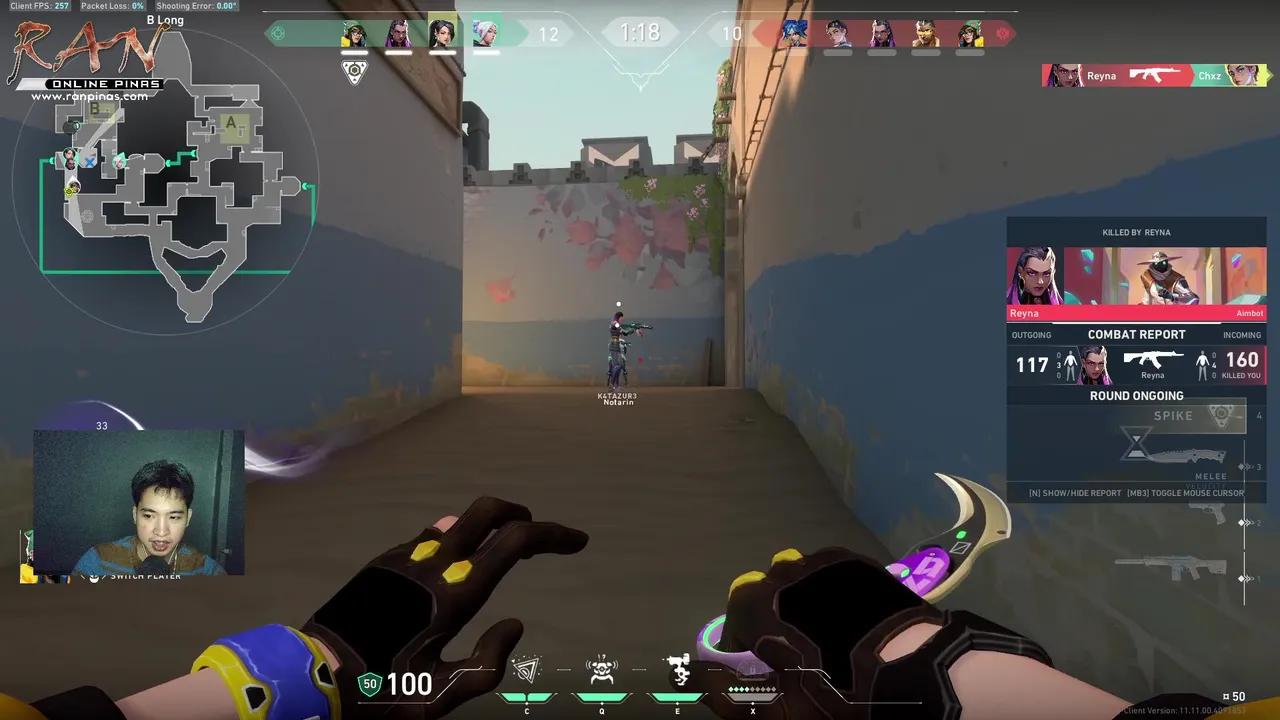Expand the OUTGOING damage section

click(x=1031, y=335)
